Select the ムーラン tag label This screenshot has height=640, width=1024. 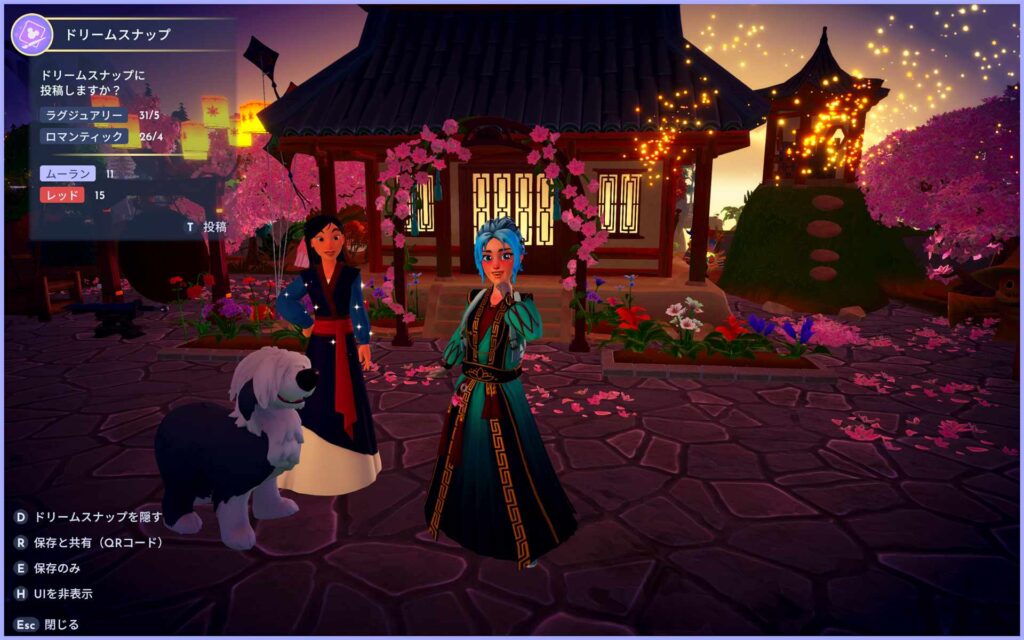coord(67,174)
